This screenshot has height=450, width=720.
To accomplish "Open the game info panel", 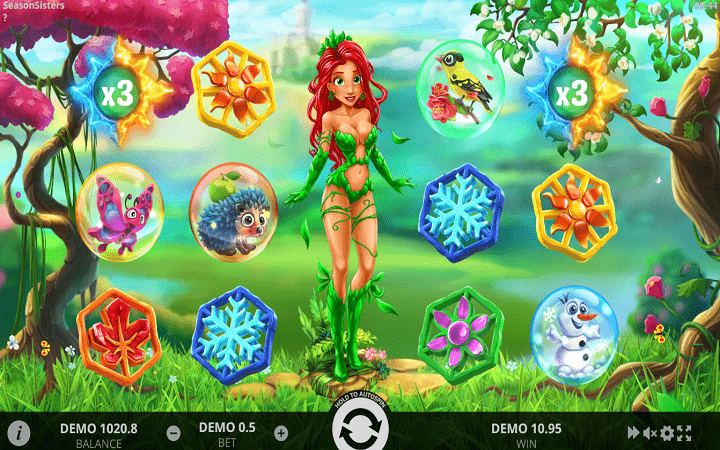I will coord(19,433).
